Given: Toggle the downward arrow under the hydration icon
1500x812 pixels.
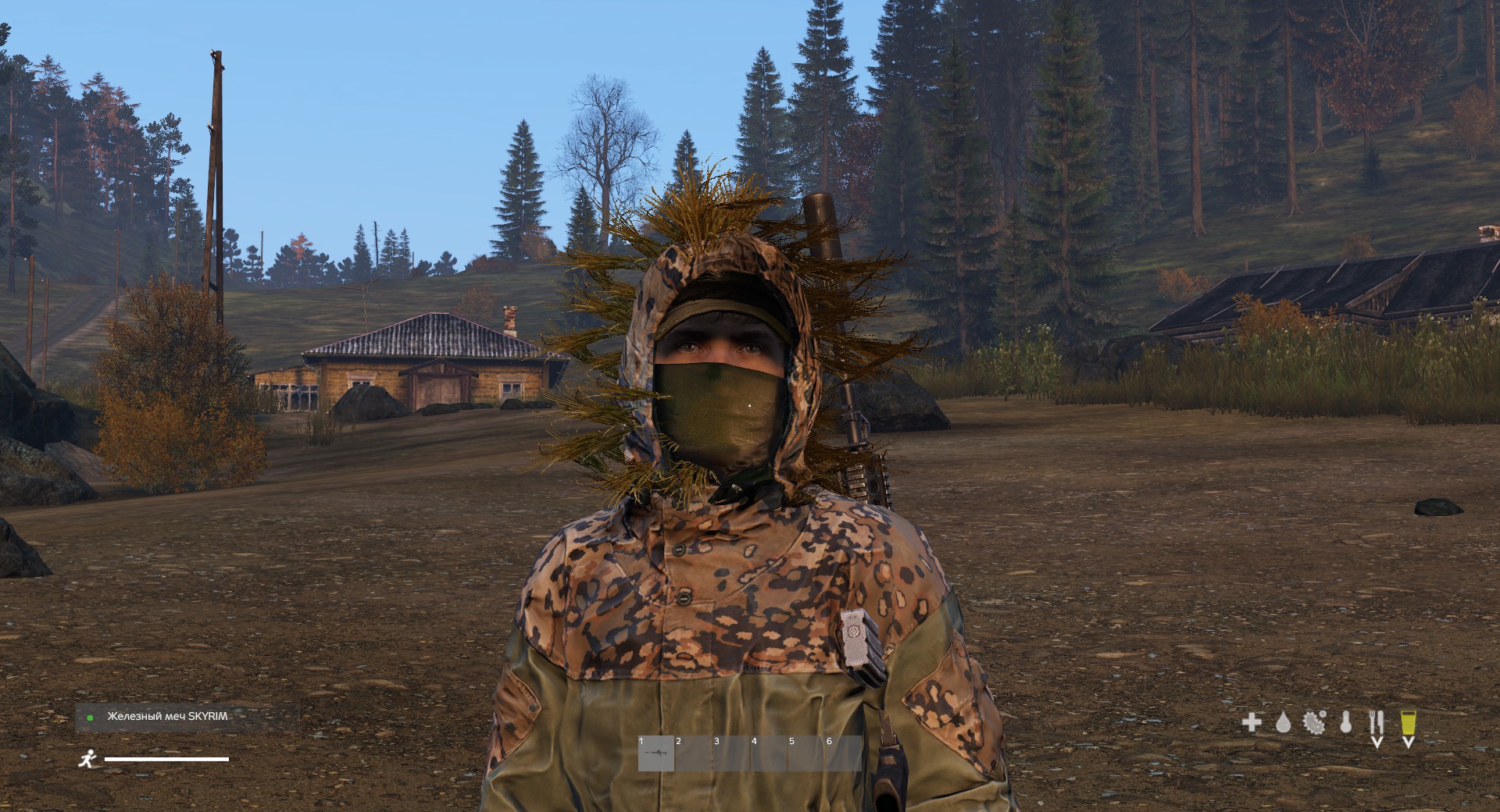Looking at the screenshot, I should pos(1408,742).
